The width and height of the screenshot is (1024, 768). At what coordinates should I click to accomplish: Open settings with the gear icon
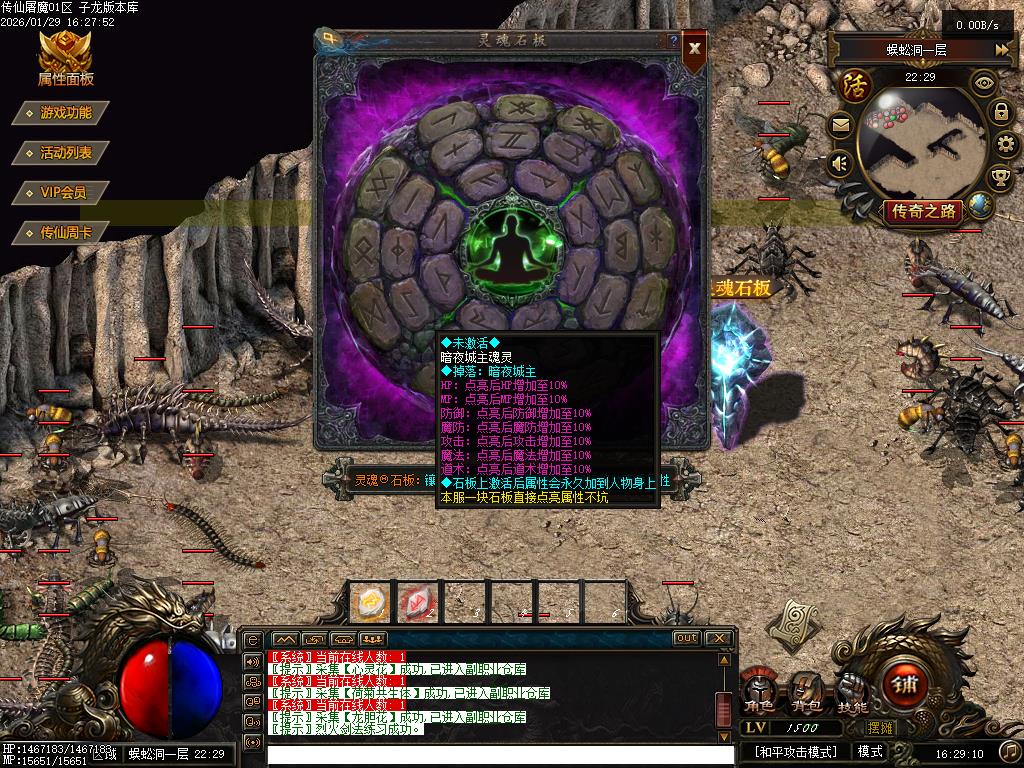(1005, 145)
